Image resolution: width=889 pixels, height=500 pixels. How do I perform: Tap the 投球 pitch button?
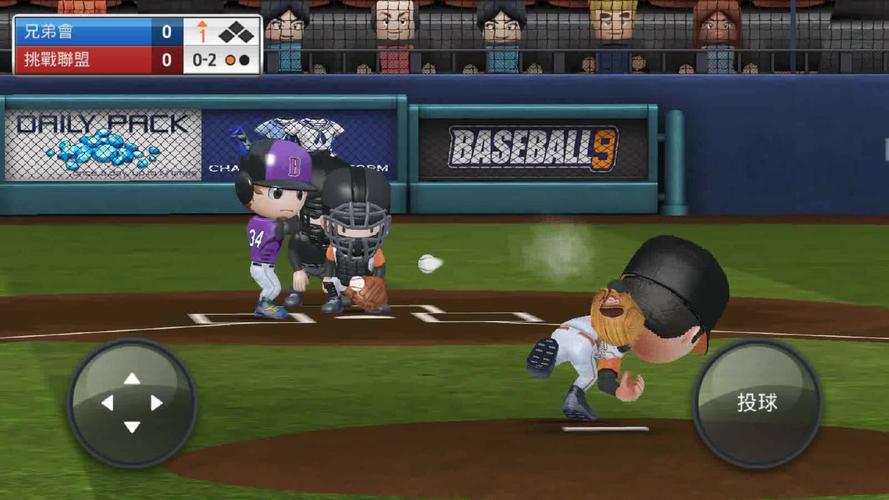(757, 403)
